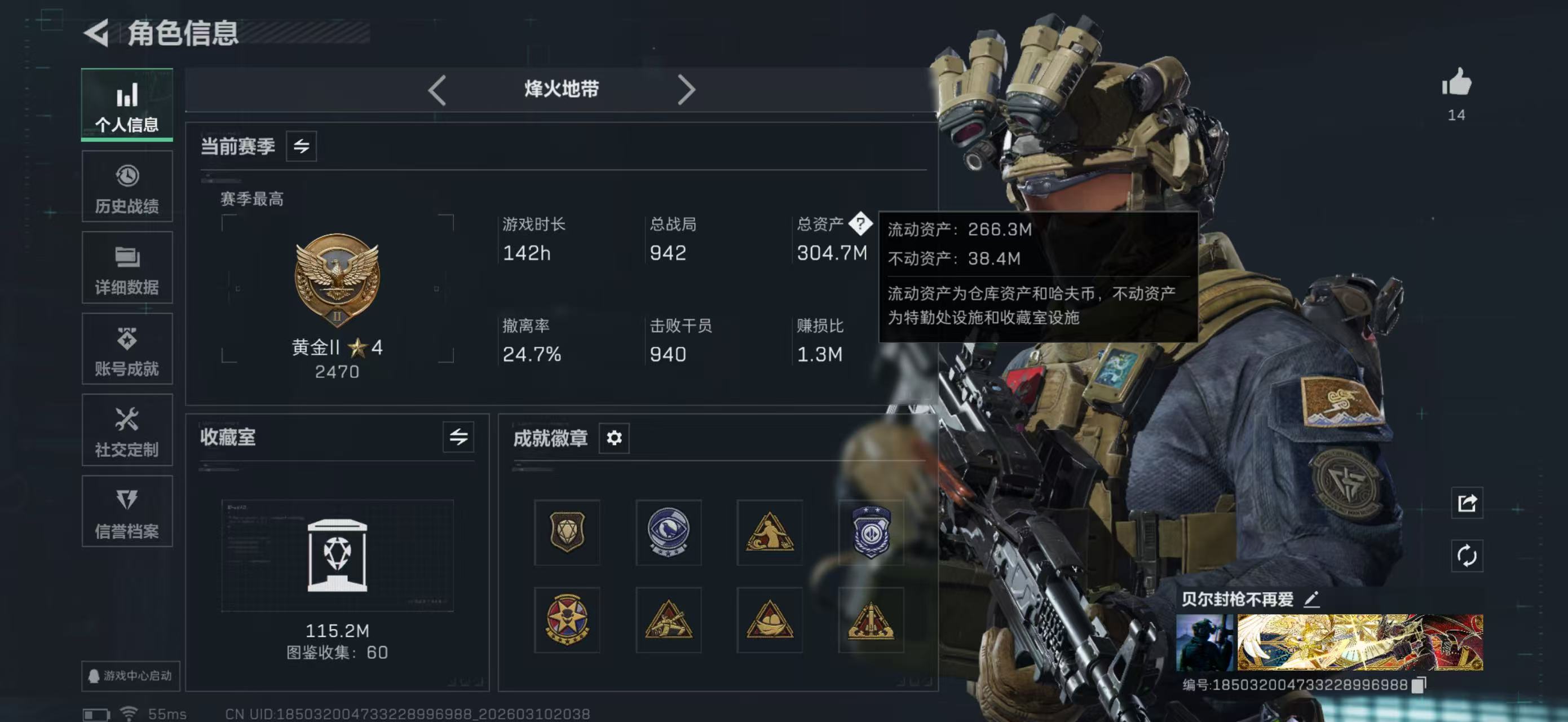1568x722 pixels.
Task: Open the 社交定制 tab
Action: click(x=127, y=430)
